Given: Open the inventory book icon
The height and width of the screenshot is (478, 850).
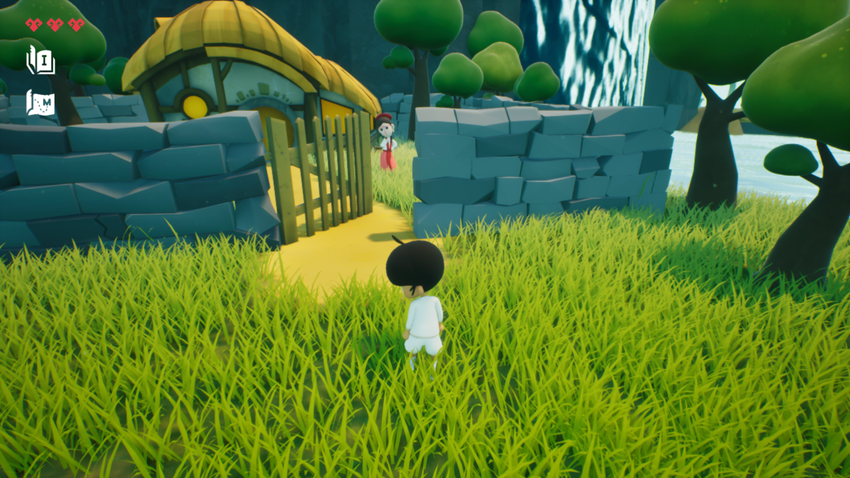Looking at the screenshot, I should (41, 60).
